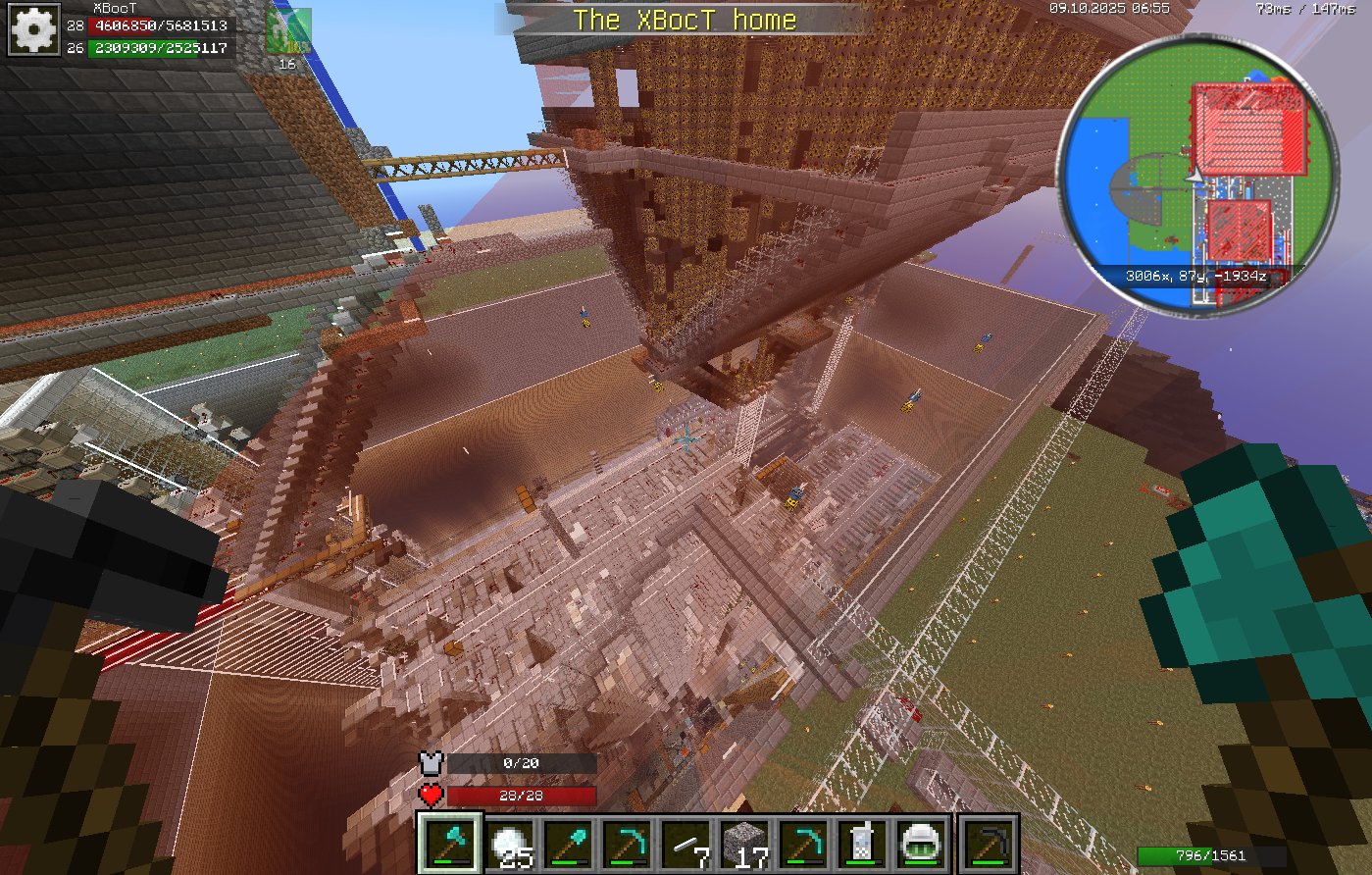Choose the mobile phone item slot

(863, 844)
